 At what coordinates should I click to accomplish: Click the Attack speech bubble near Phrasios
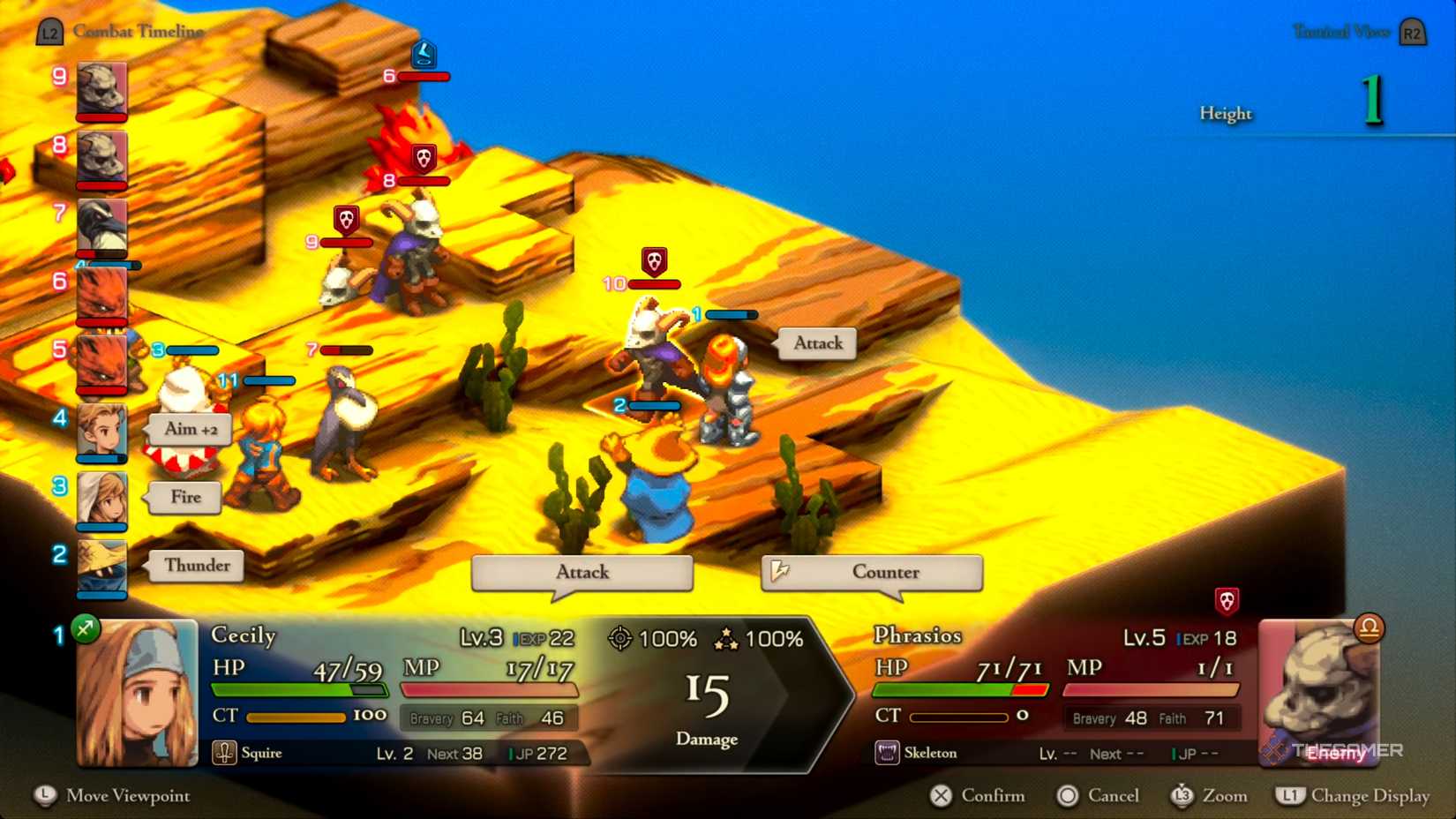tap(815, 344)
